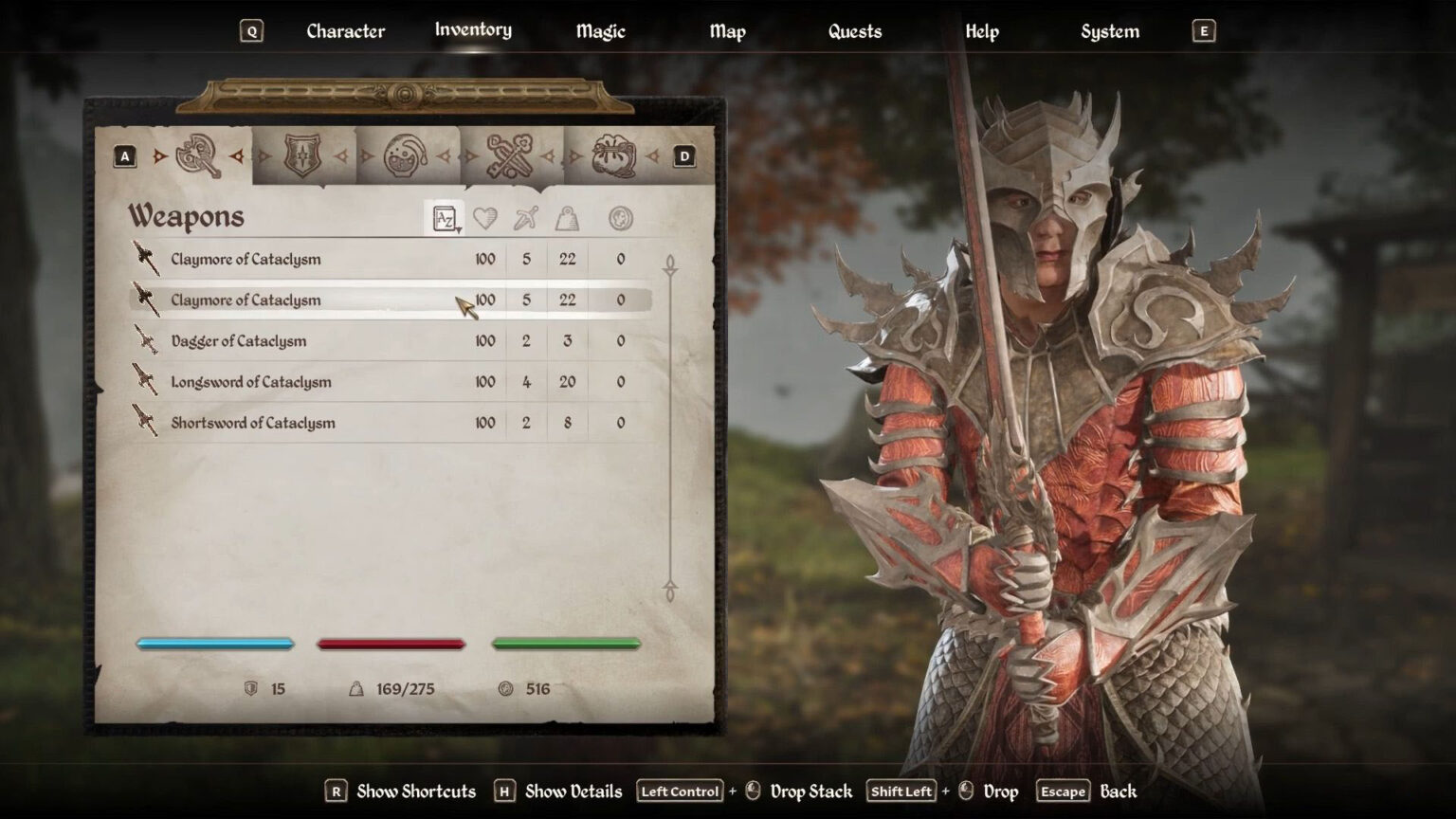Open the Character menu

[345, 30]
